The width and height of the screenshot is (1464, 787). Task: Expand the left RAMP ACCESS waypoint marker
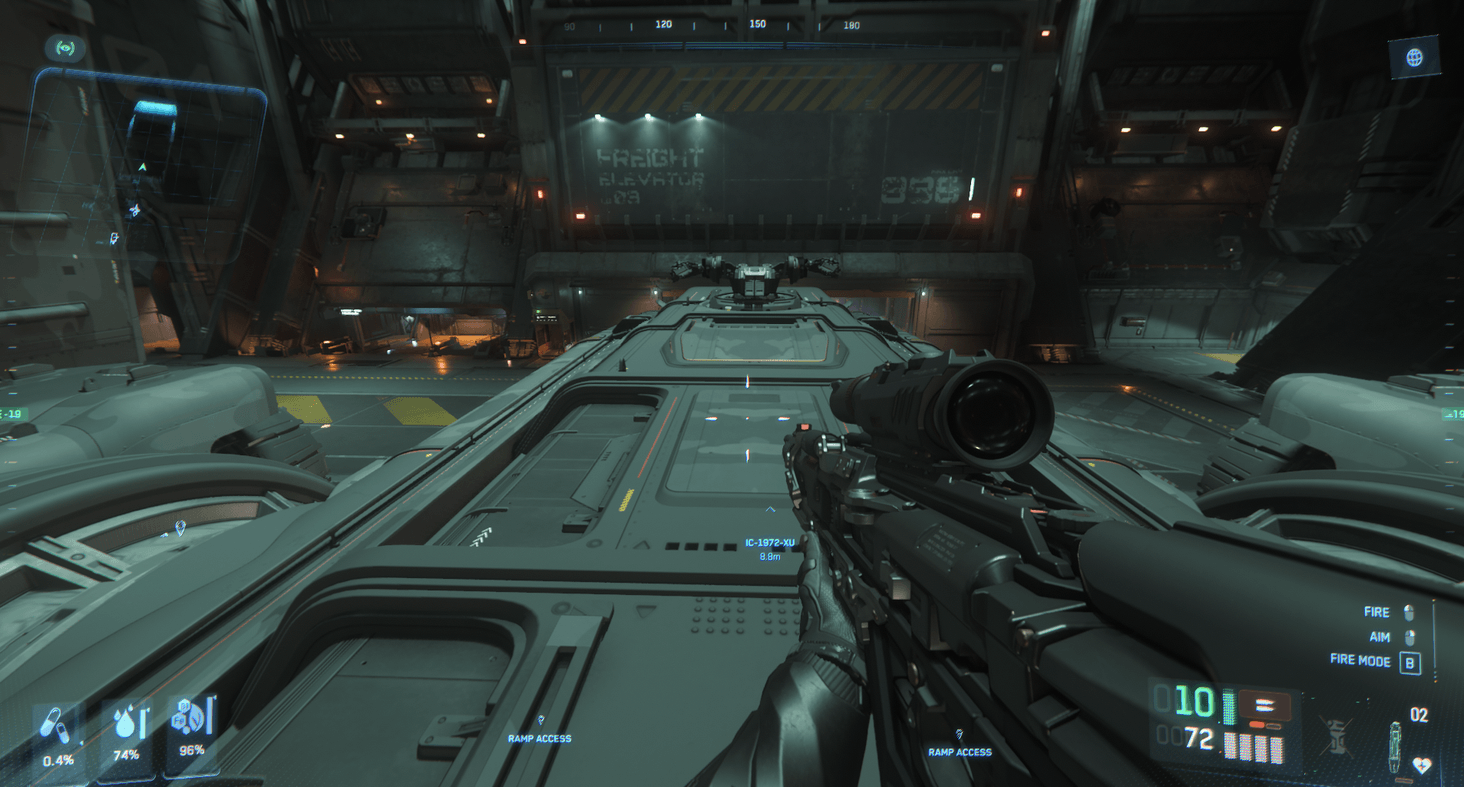pyautogui.click(x=542, y=731)
